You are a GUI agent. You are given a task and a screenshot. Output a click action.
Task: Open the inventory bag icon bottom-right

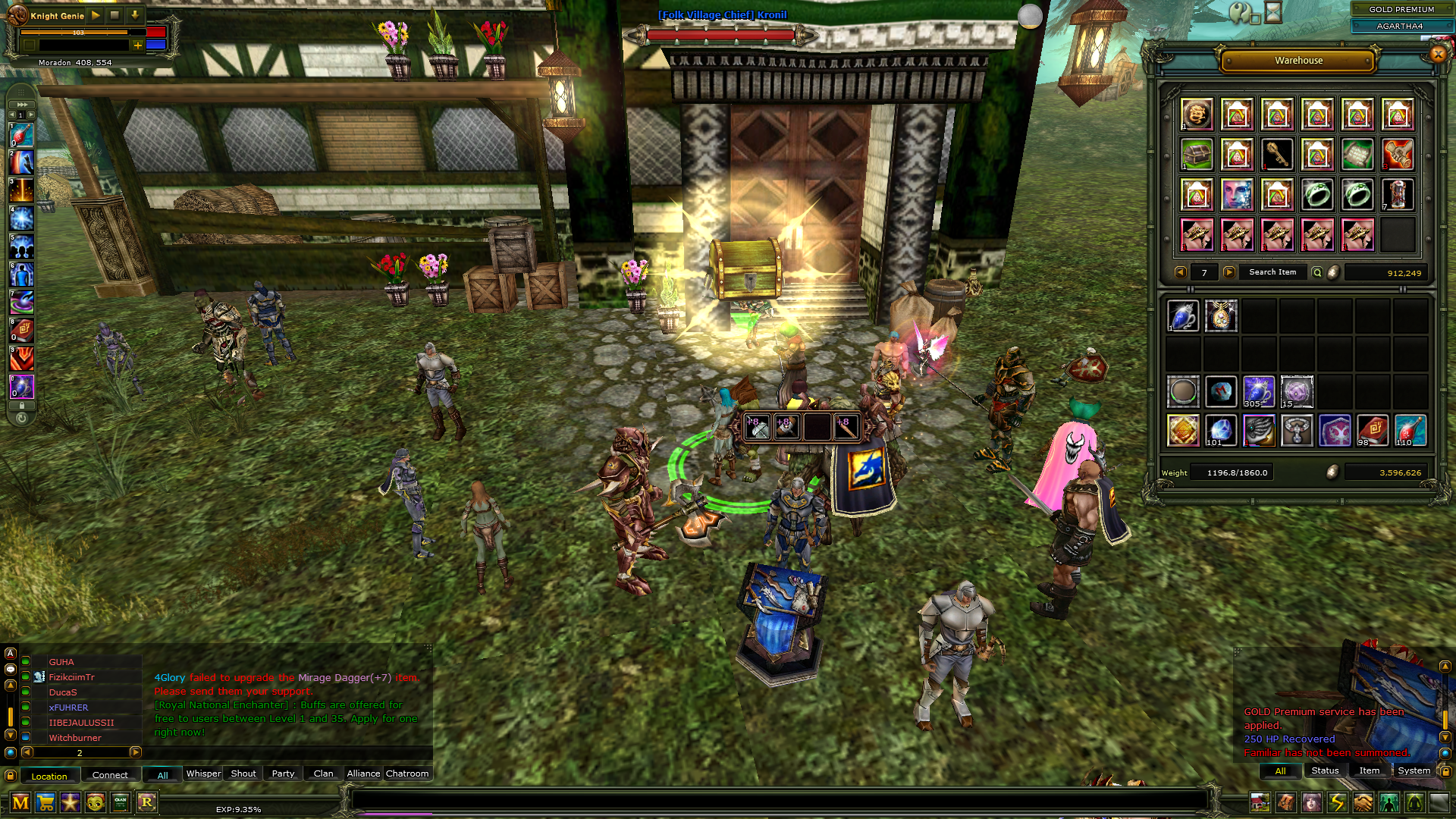coord(1285,802)
